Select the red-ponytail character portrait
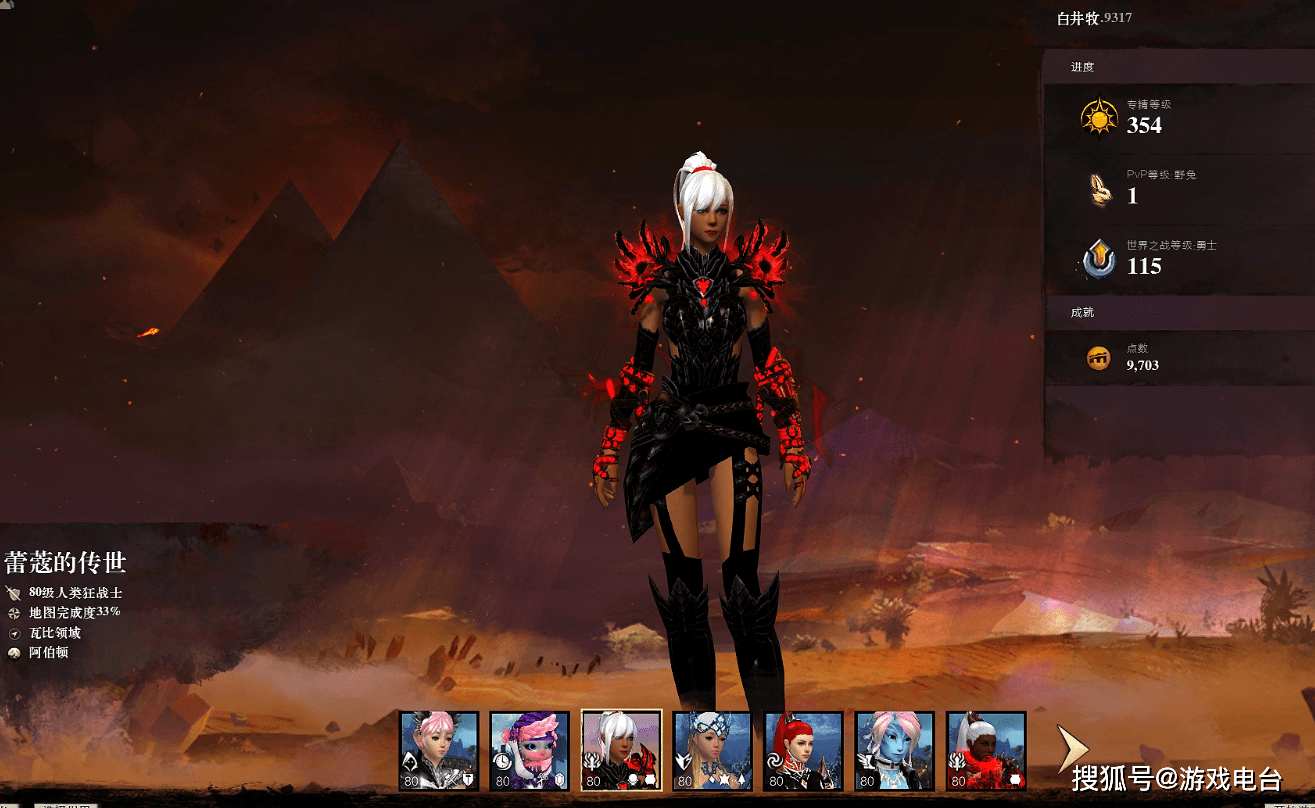Screen dimensions: 1315x808 [803, 751]
